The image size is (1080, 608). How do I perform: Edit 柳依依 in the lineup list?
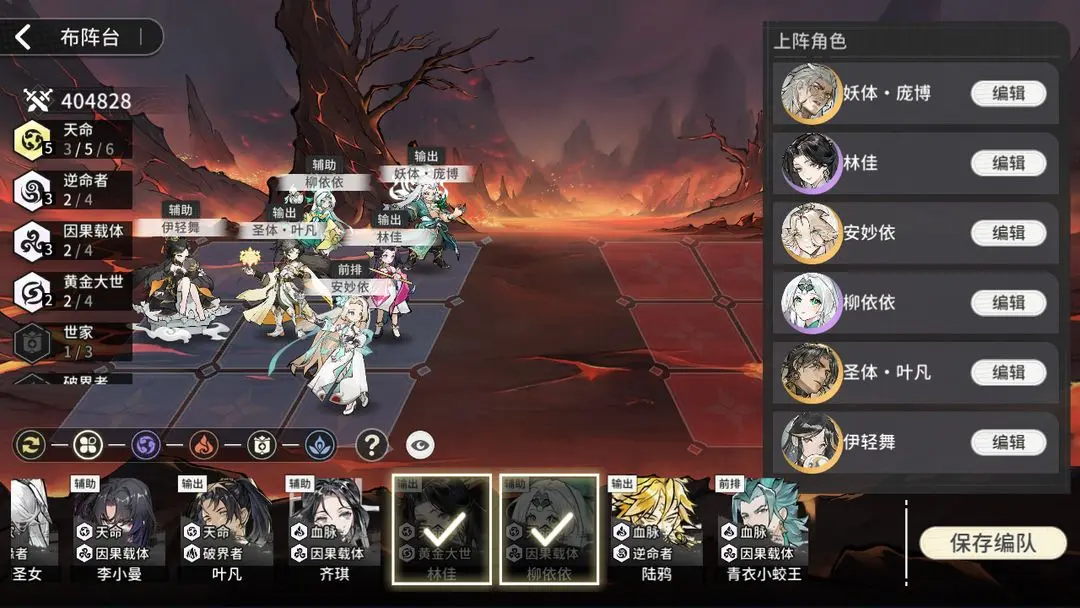(1008, 302)
